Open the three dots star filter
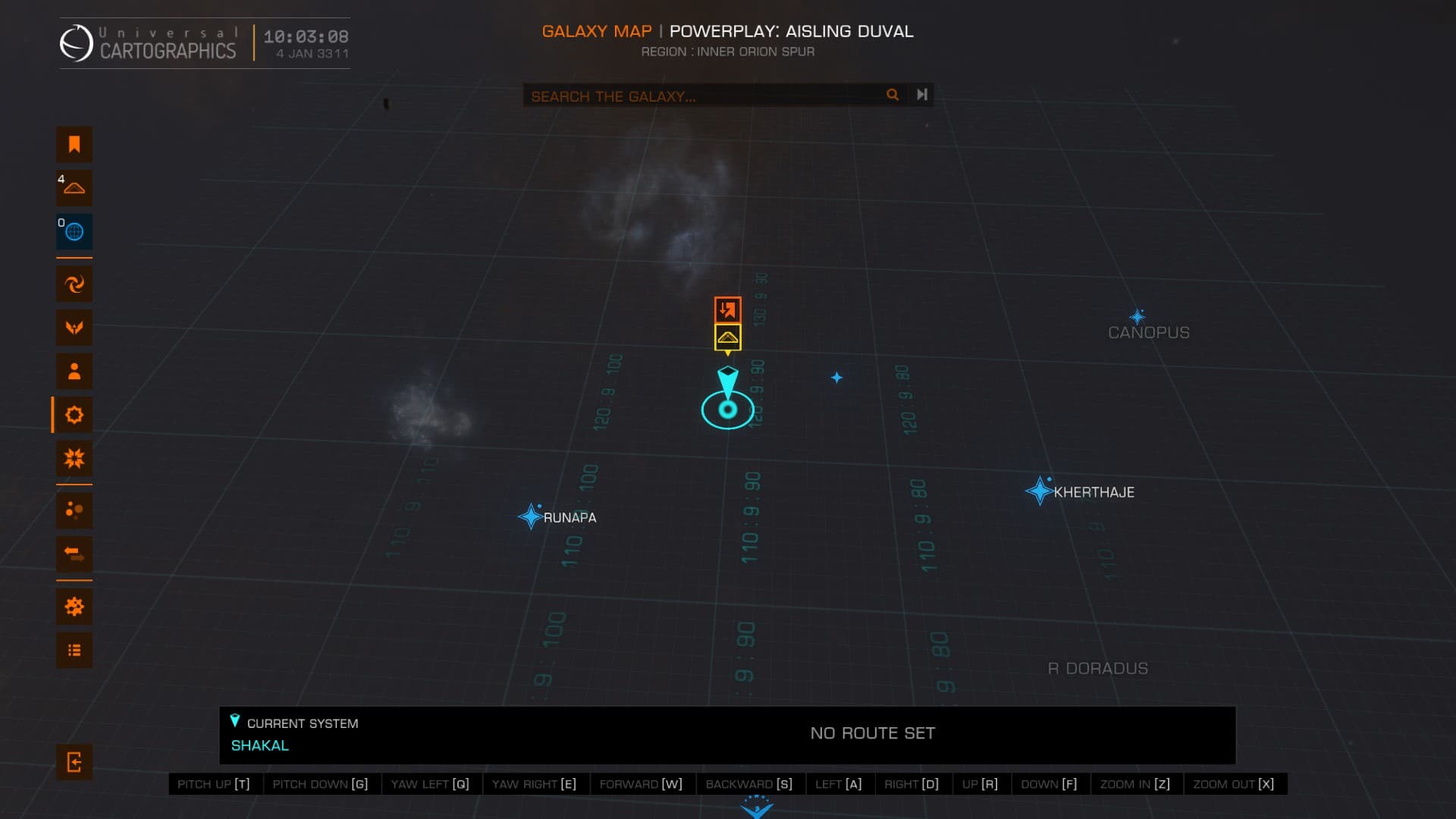The width and height of the screenshot is (1456, 819). point(74,510)
